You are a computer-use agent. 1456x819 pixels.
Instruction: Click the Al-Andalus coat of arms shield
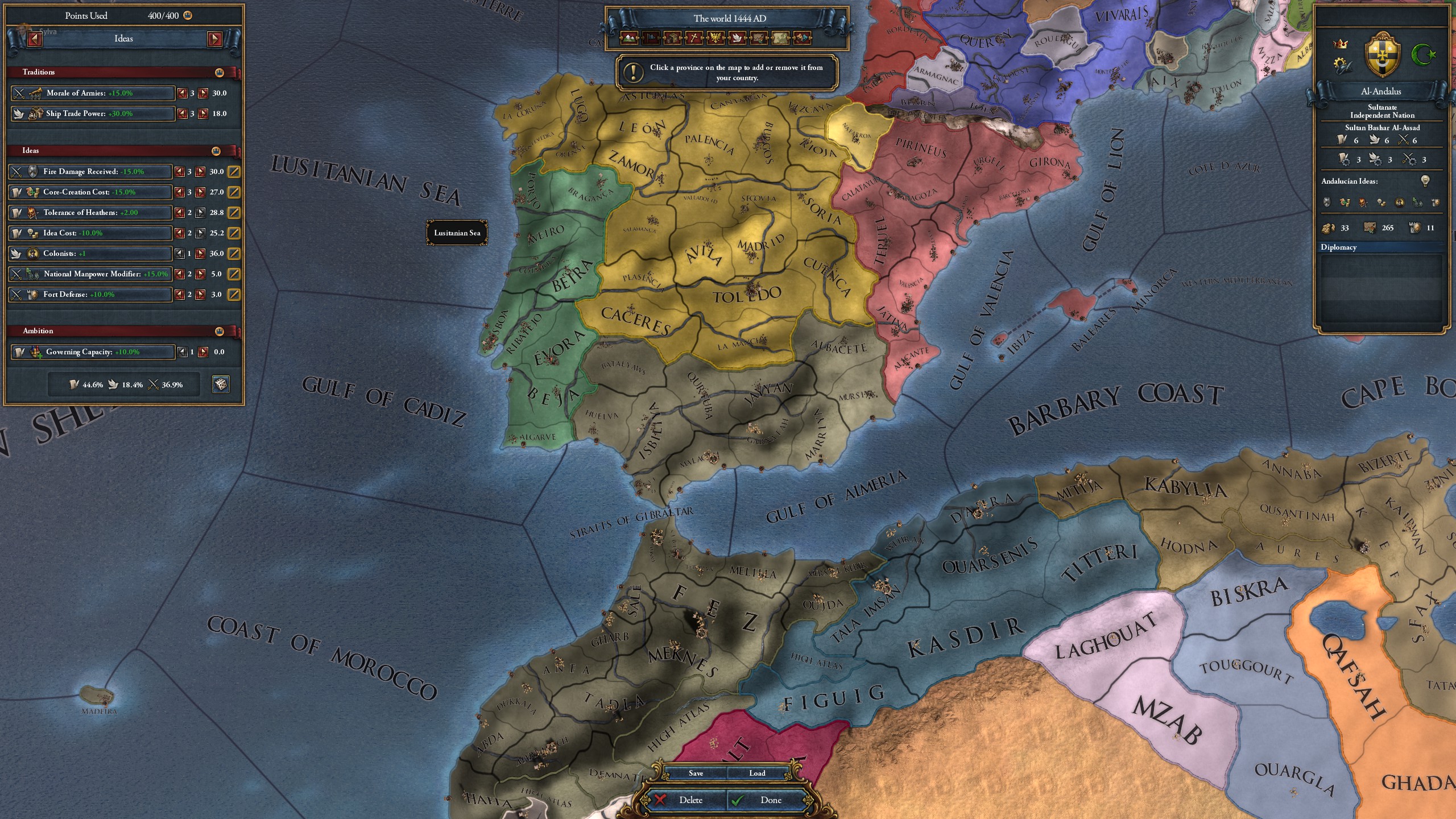tap(1383, 56)
